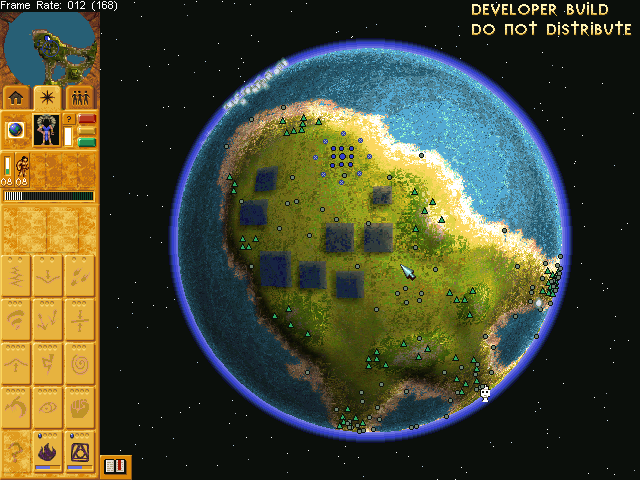Choose the swirl spiral spell tablet

(x=81, y=363)
